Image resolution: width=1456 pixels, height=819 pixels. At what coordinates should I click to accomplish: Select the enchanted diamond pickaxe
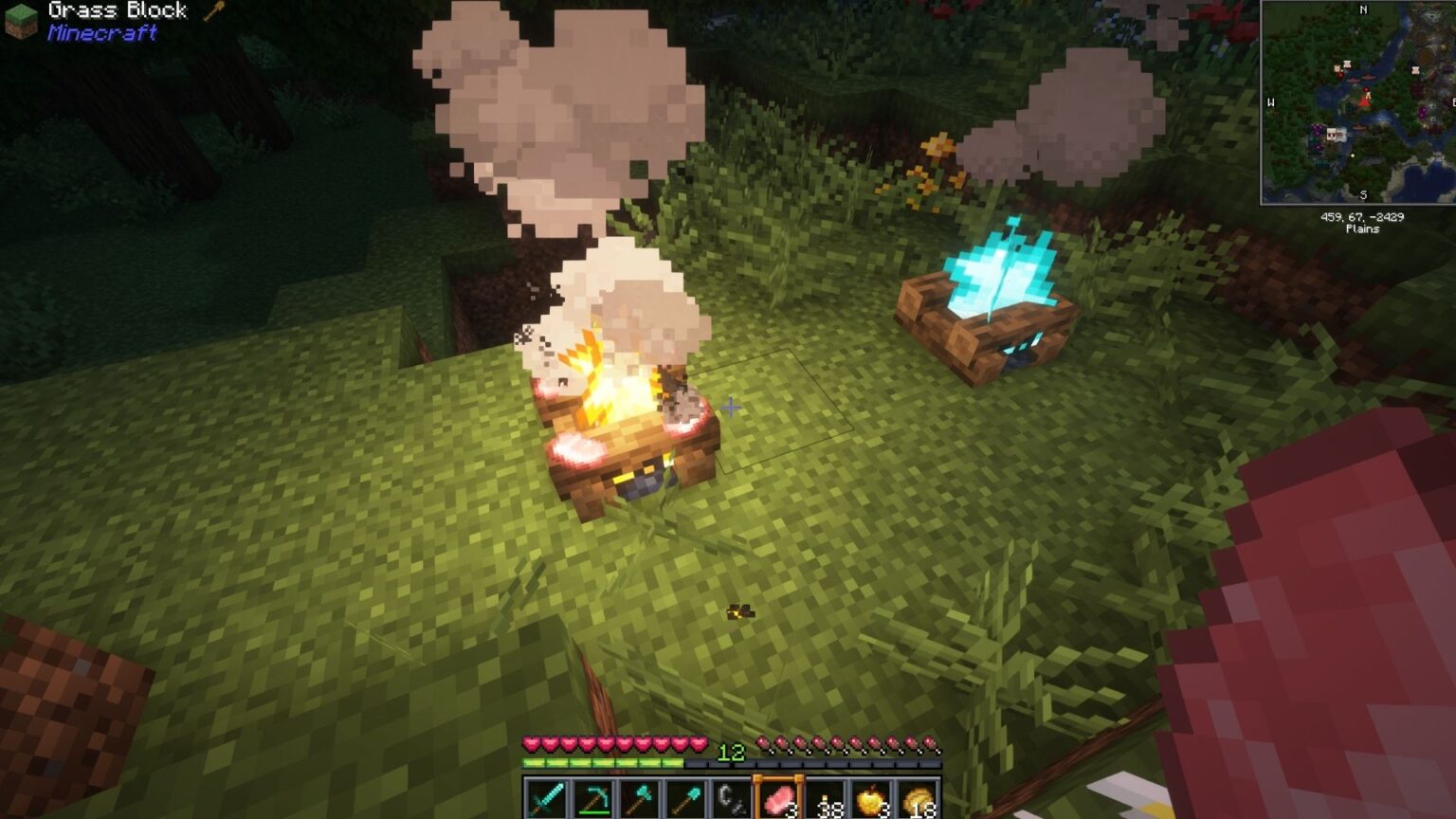[x=593, y=797]
